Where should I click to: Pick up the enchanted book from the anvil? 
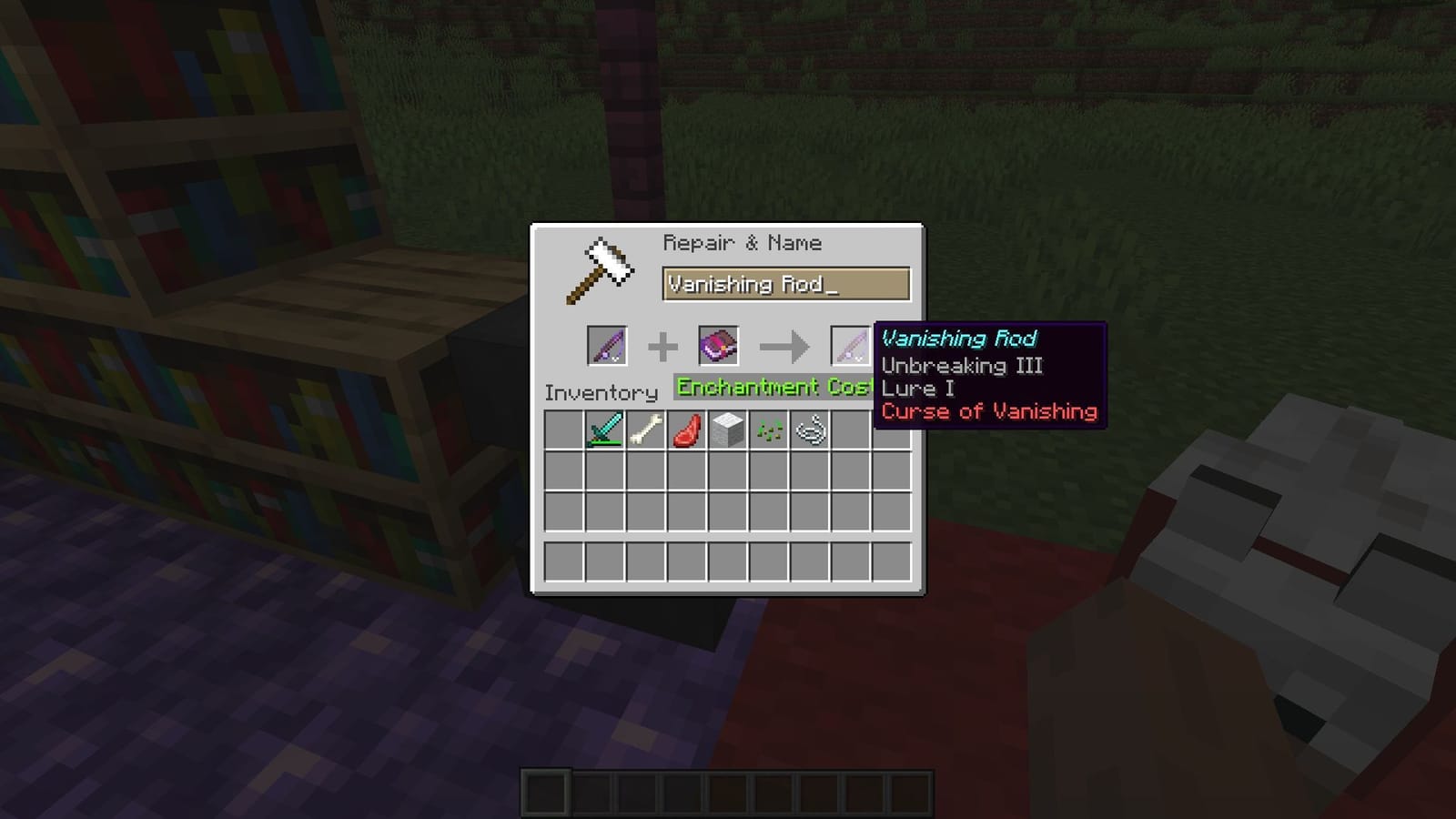coord(718,346)
